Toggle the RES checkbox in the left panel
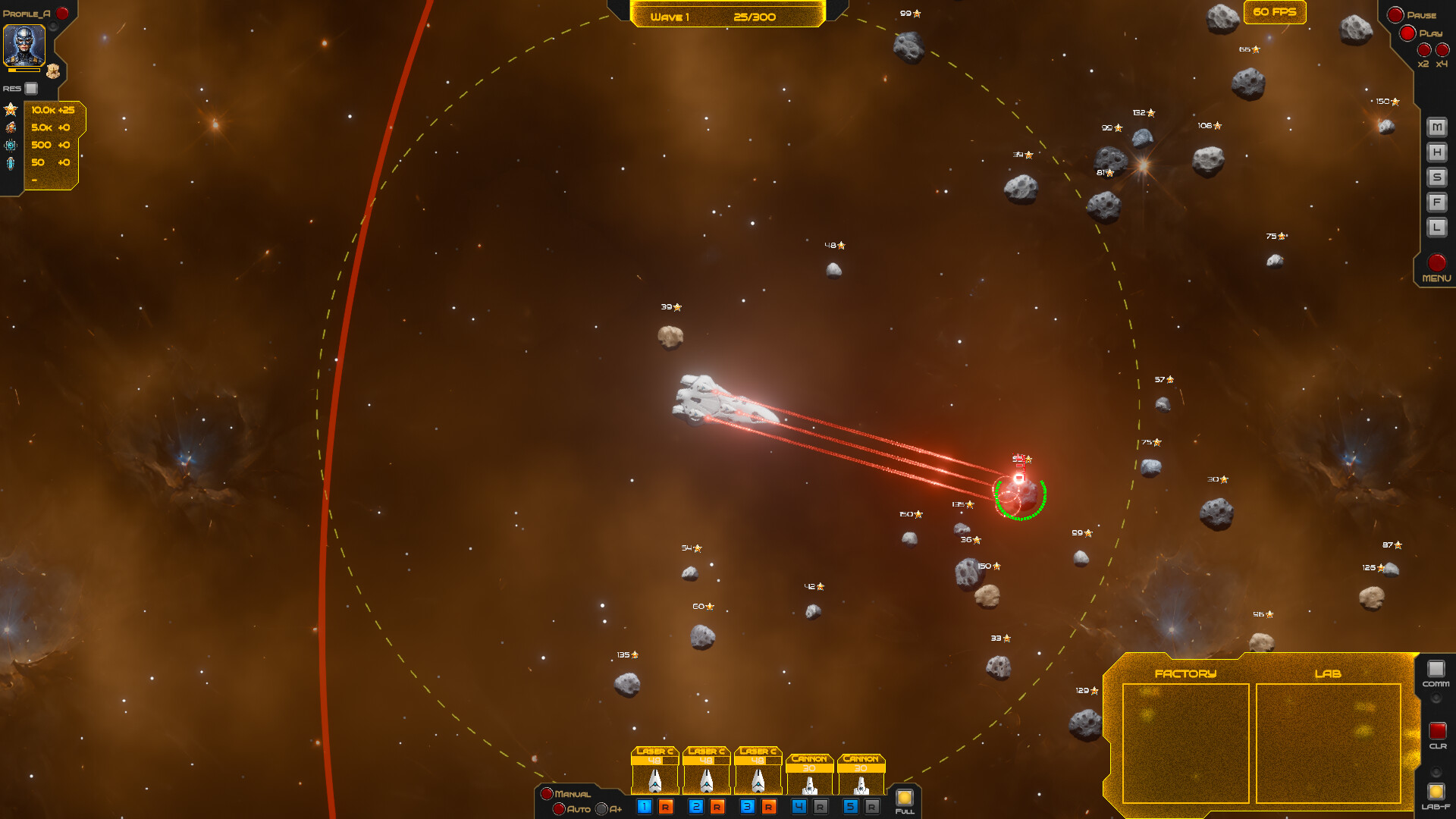1456x819 pixels. click(31, 88)
